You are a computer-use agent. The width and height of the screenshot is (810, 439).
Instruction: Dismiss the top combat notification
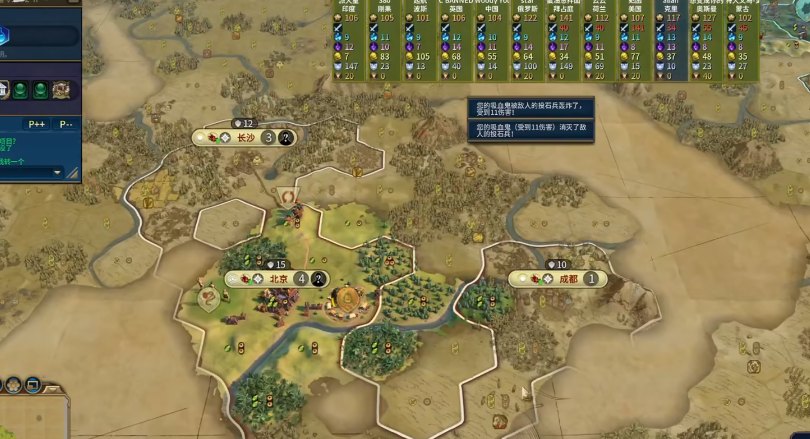pos(531,108)
